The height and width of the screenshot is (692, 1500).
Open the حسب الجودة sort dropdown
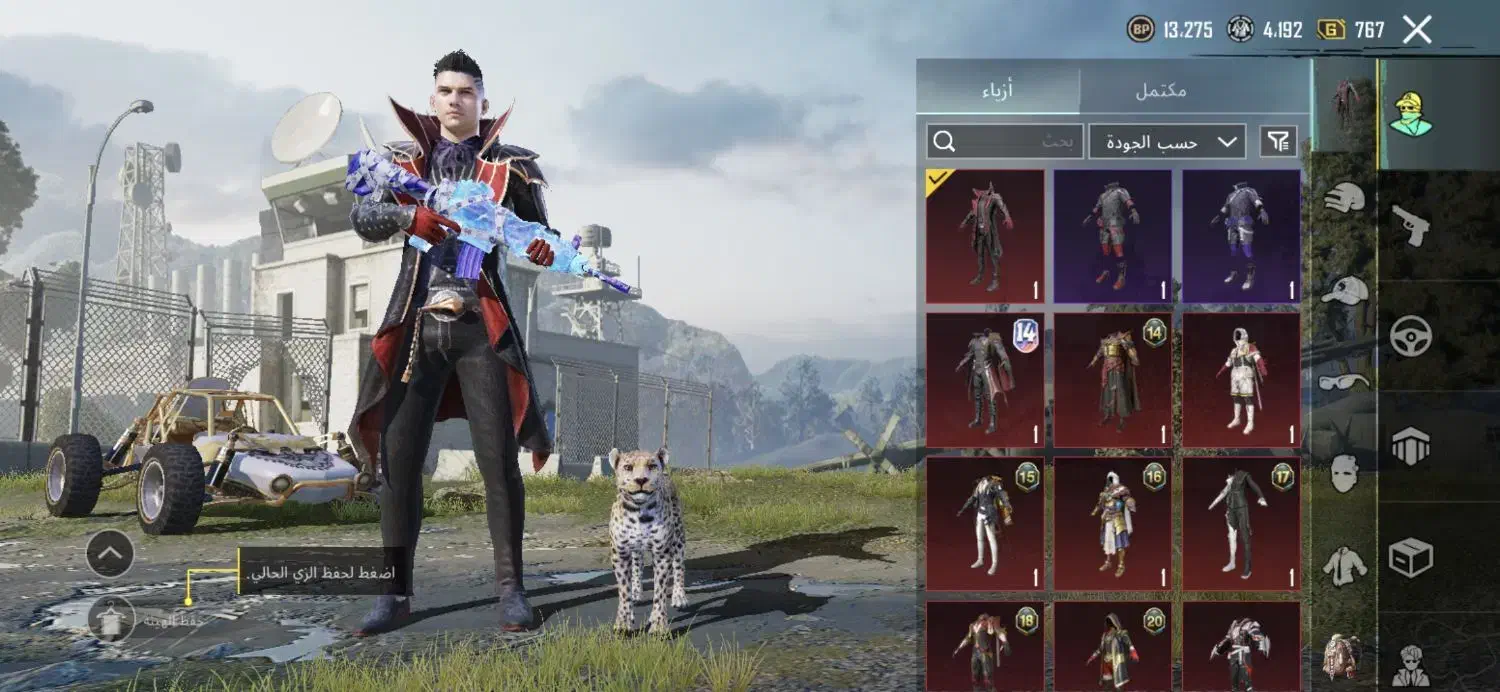(1167, 142)
